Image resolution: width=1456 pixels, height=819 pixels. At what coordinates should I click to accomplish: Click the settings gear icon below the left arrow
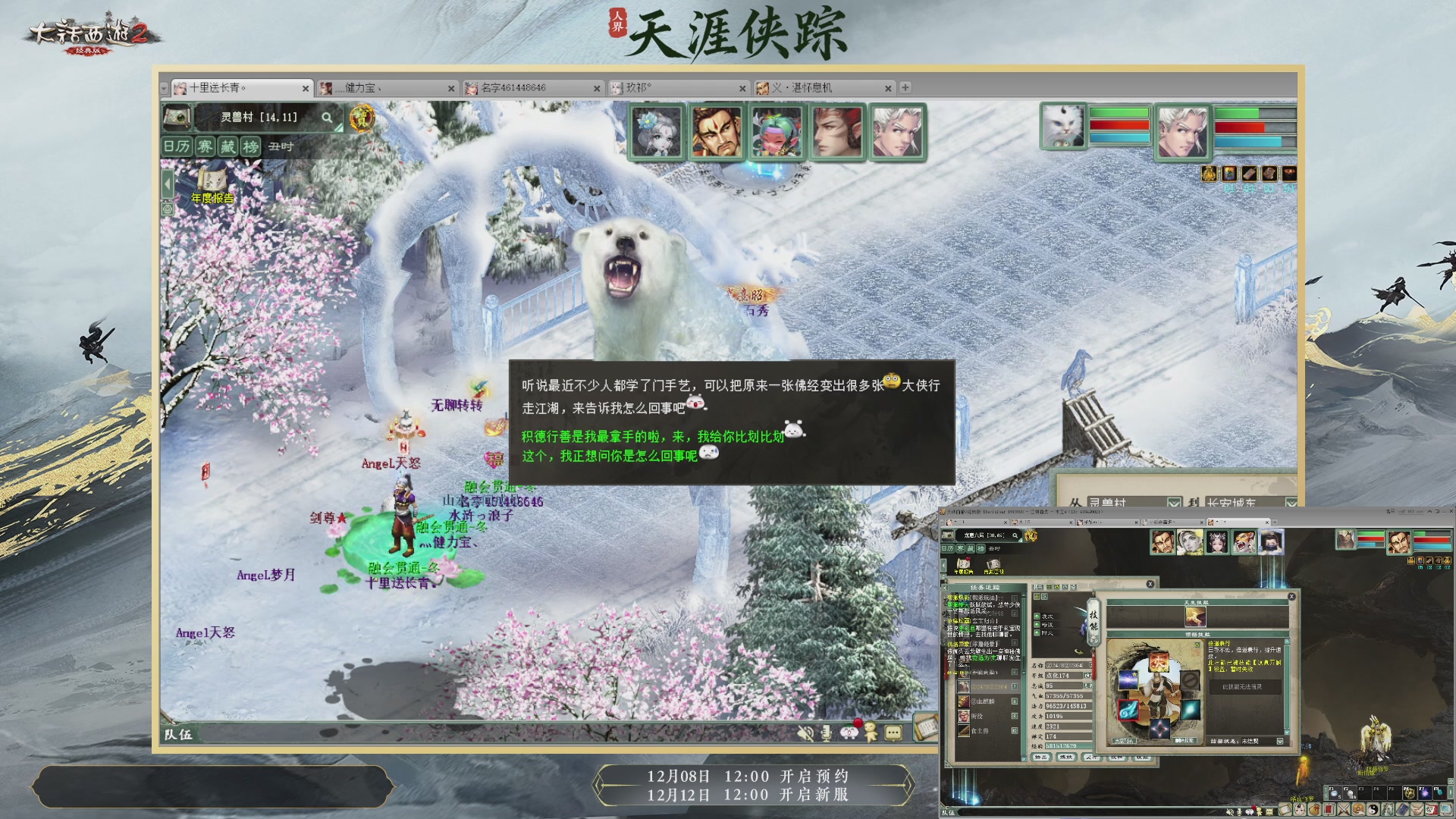tap(167, 209)
